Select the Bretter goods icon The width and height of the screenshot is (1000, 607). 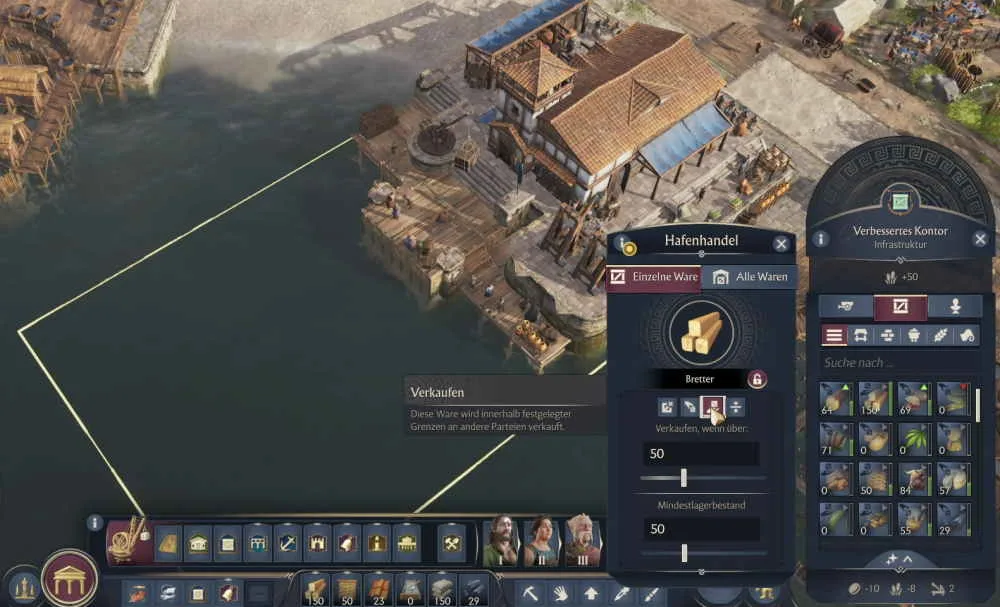(x=700, y=331)
